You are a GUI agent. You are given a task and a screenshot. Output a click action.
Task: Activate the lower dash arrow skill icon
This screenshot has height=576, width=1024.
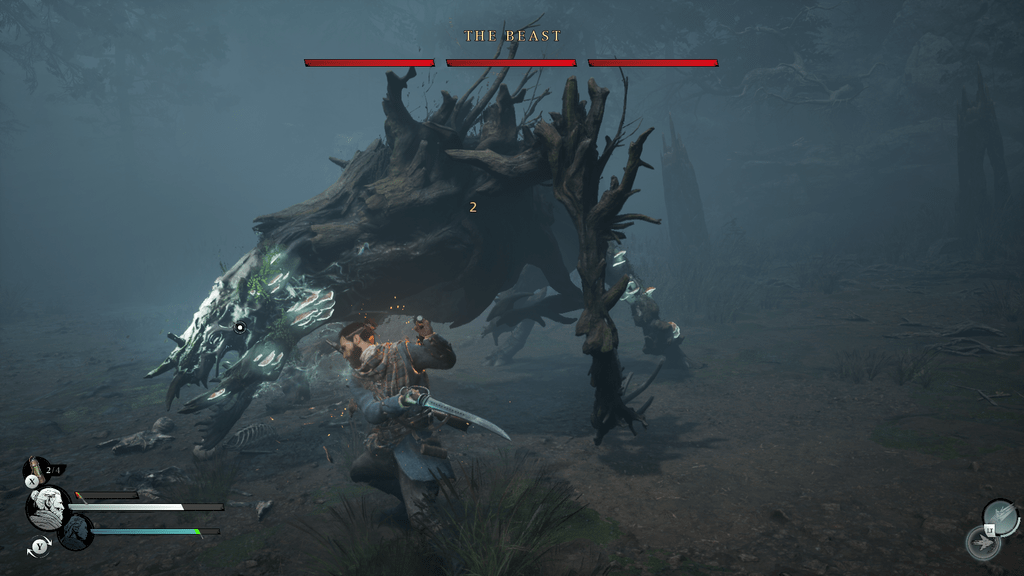pos(982,543)
